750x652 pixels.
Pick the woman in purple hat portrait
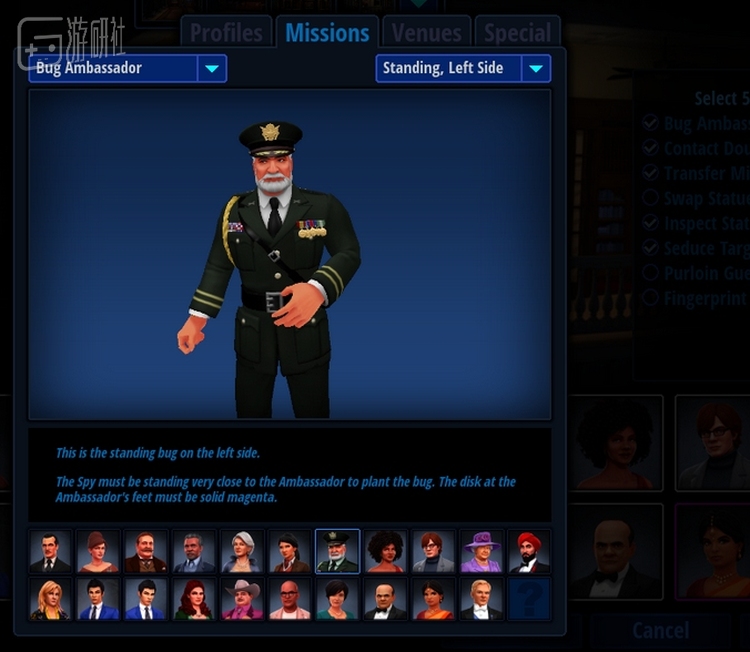(x=482, y=551)
